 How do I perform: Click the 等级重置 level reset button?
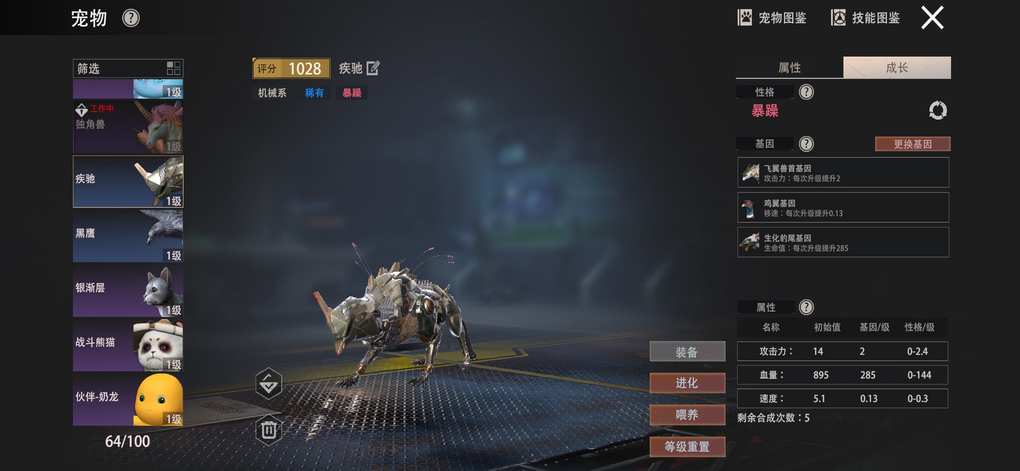pyautogui.click(x=686, y=446)
